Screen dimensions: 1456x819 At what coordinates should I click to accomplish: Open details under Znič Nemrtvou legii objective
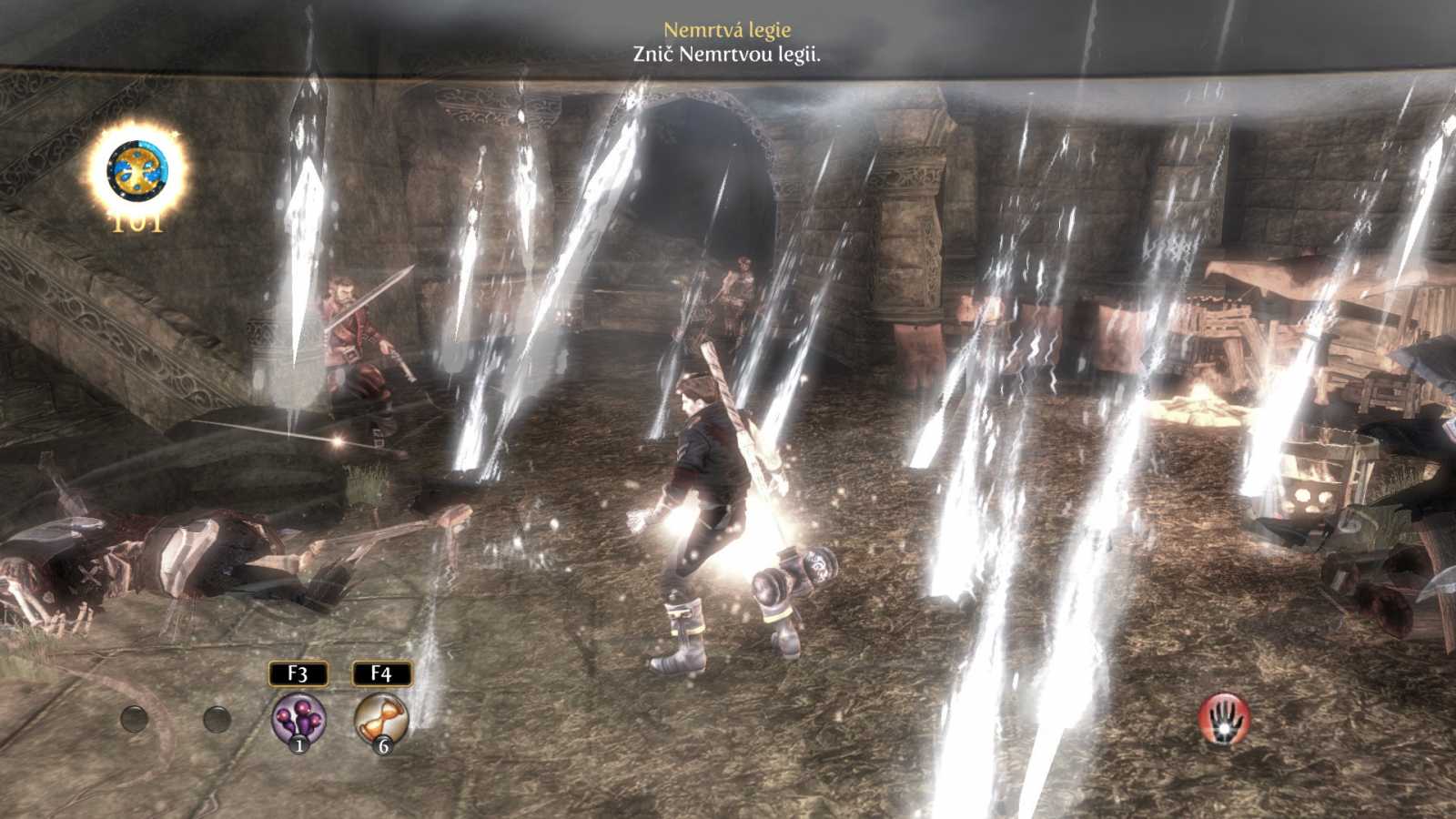pos(728,53)
